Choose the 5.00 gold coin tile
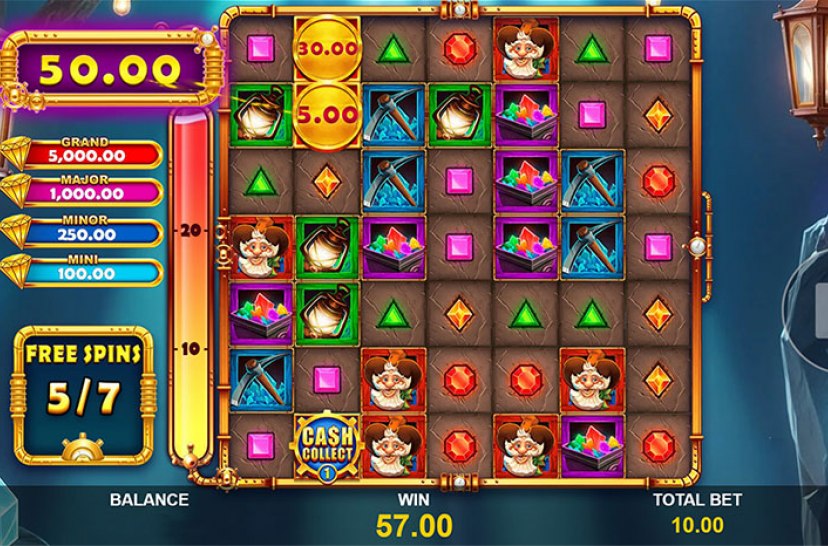 pyautogui.click(x=326, y=114)
